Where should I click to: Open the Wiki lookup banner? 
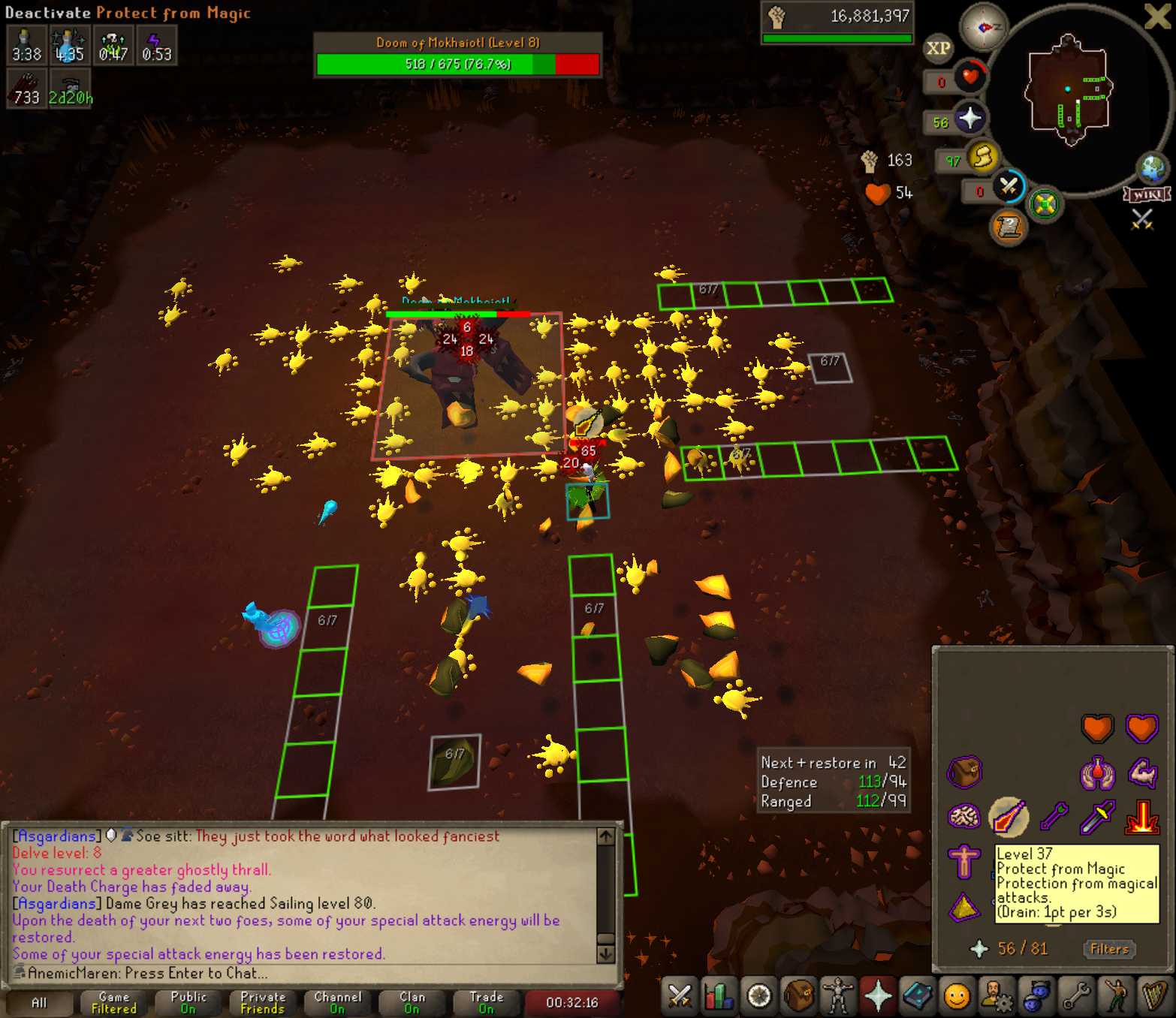pyautogui.click(x=1147, y=195)
